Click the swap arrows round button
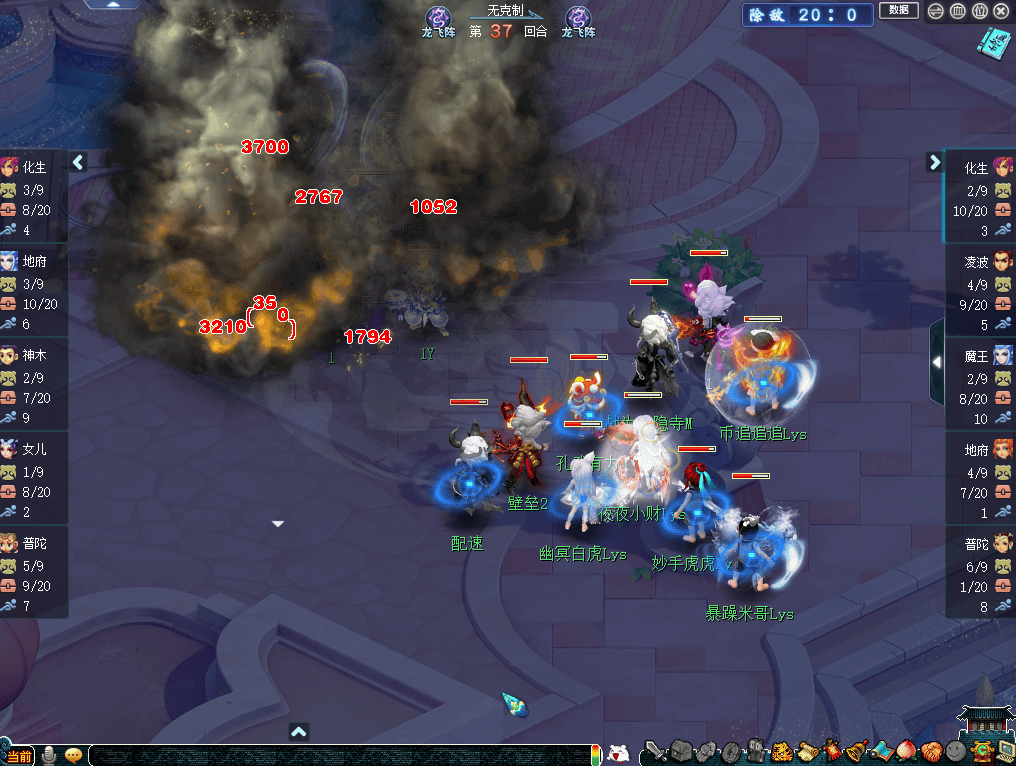 933,11
